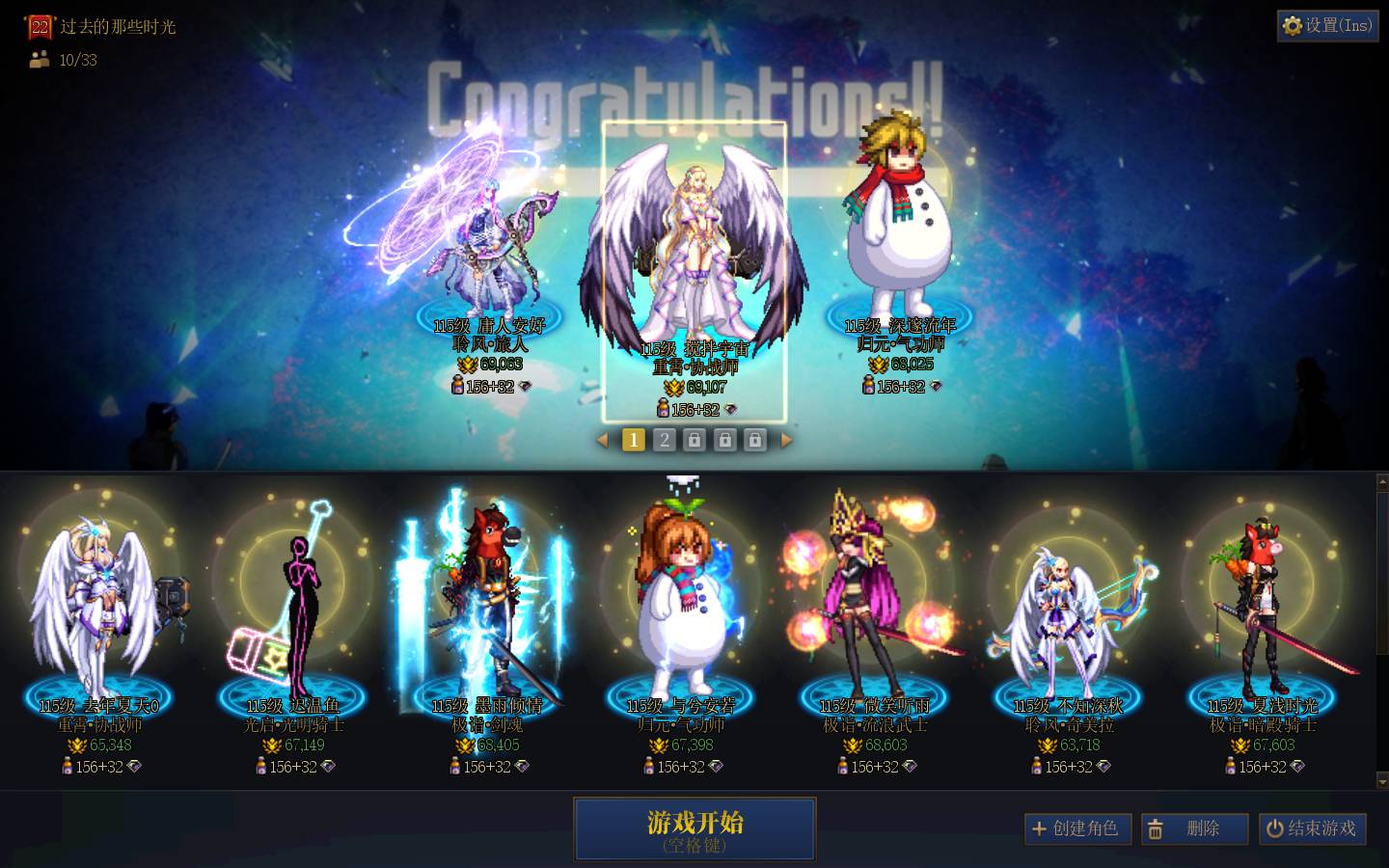Click the fatigue potion icon showing 156+32
The height and width of the screenshot is (868, 1389).
click(x=665, y=408)
